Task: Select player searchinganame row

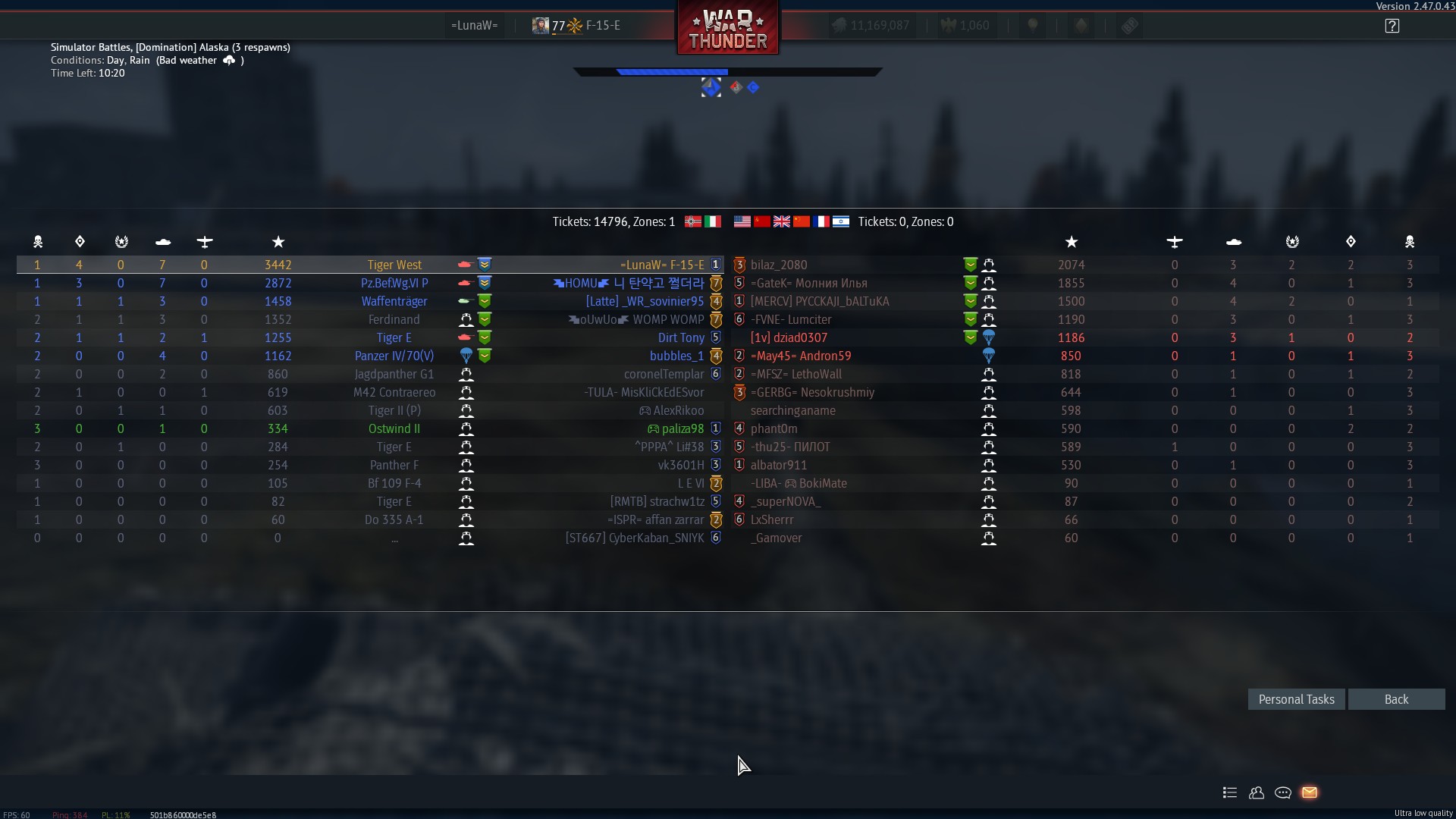Action: [x=792, y=410]
